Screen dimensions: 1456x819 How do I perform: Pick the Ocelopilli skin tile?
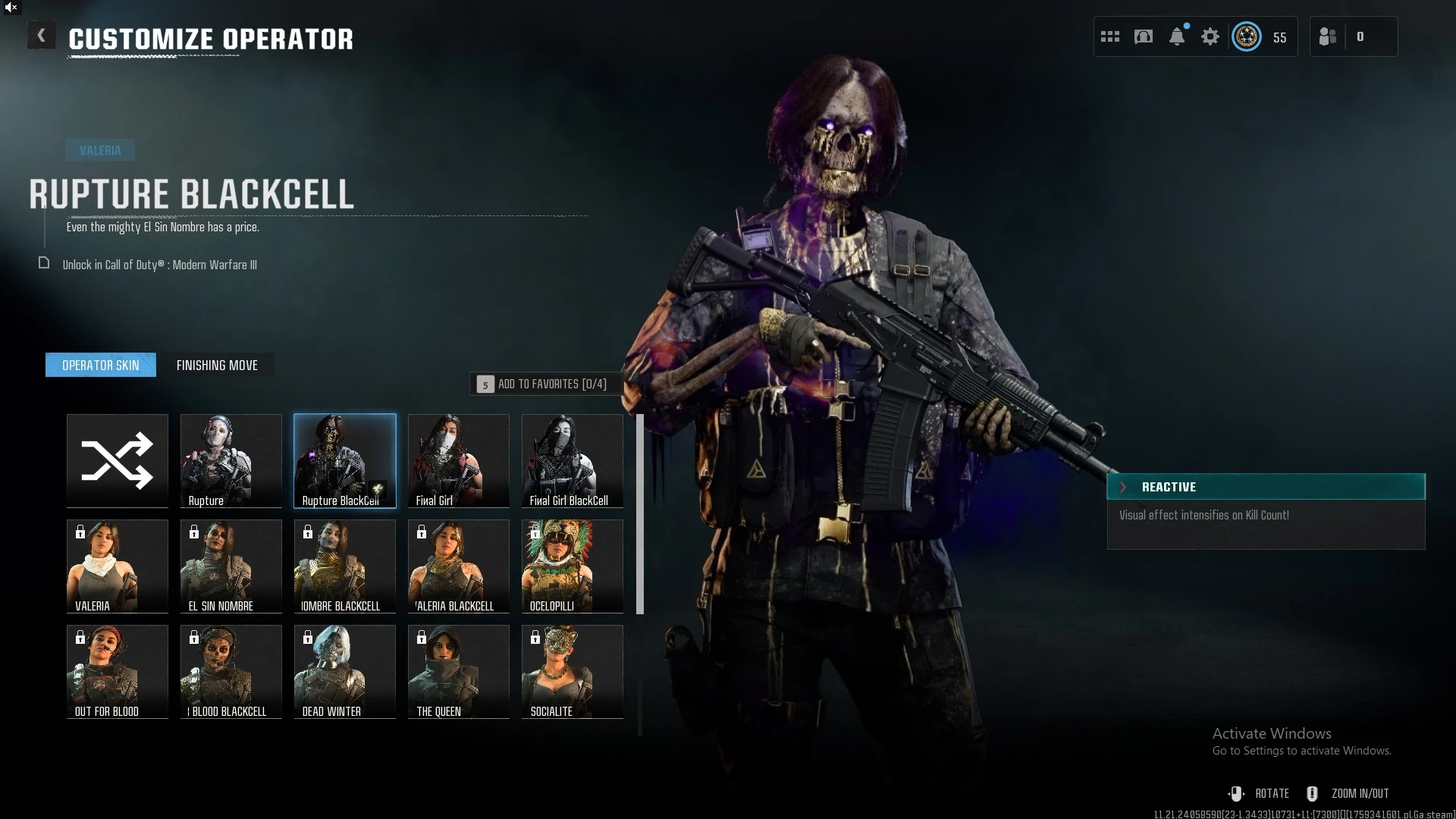[573, 566]
